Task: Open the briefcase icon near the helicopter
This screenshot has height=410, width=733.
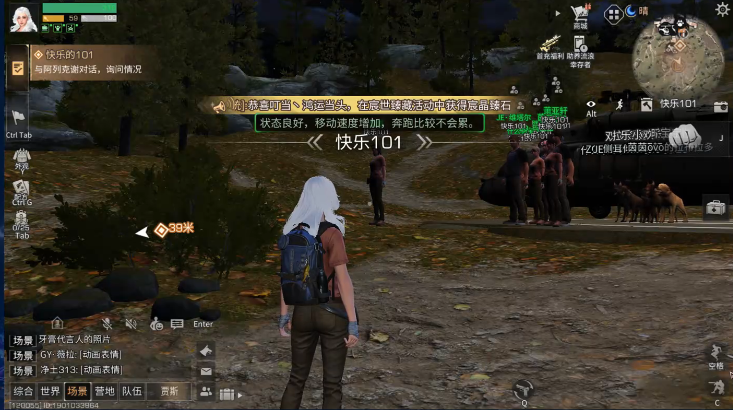Action: 715,208
